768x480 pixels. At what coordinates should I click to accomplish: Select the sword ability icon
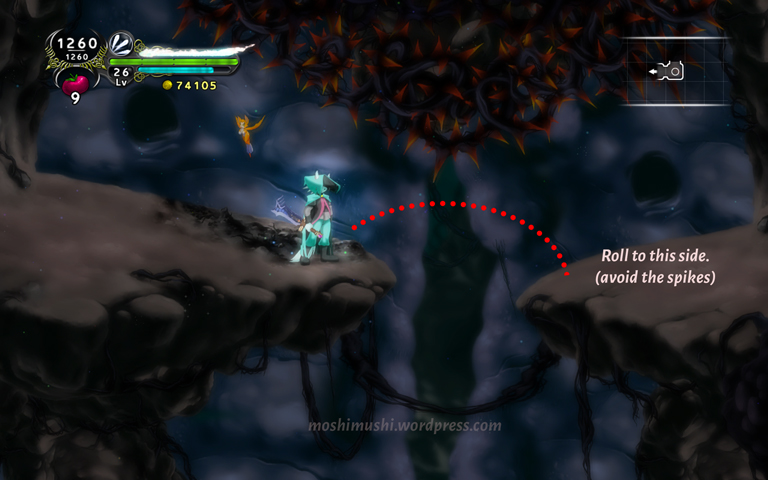[121, 44]
